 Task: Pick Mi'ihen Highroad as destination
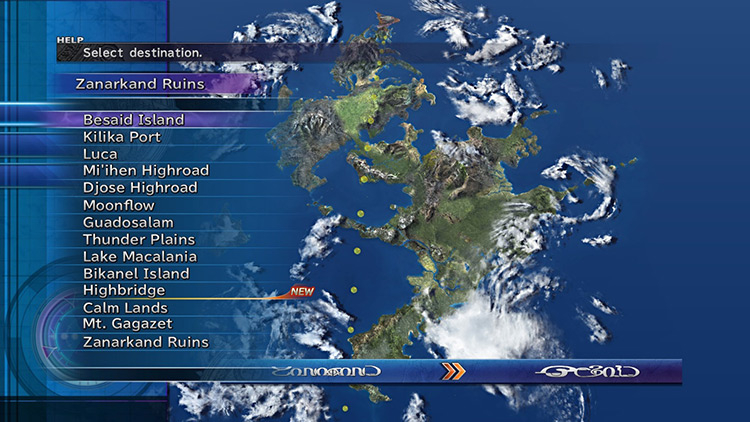coord(146,171)
